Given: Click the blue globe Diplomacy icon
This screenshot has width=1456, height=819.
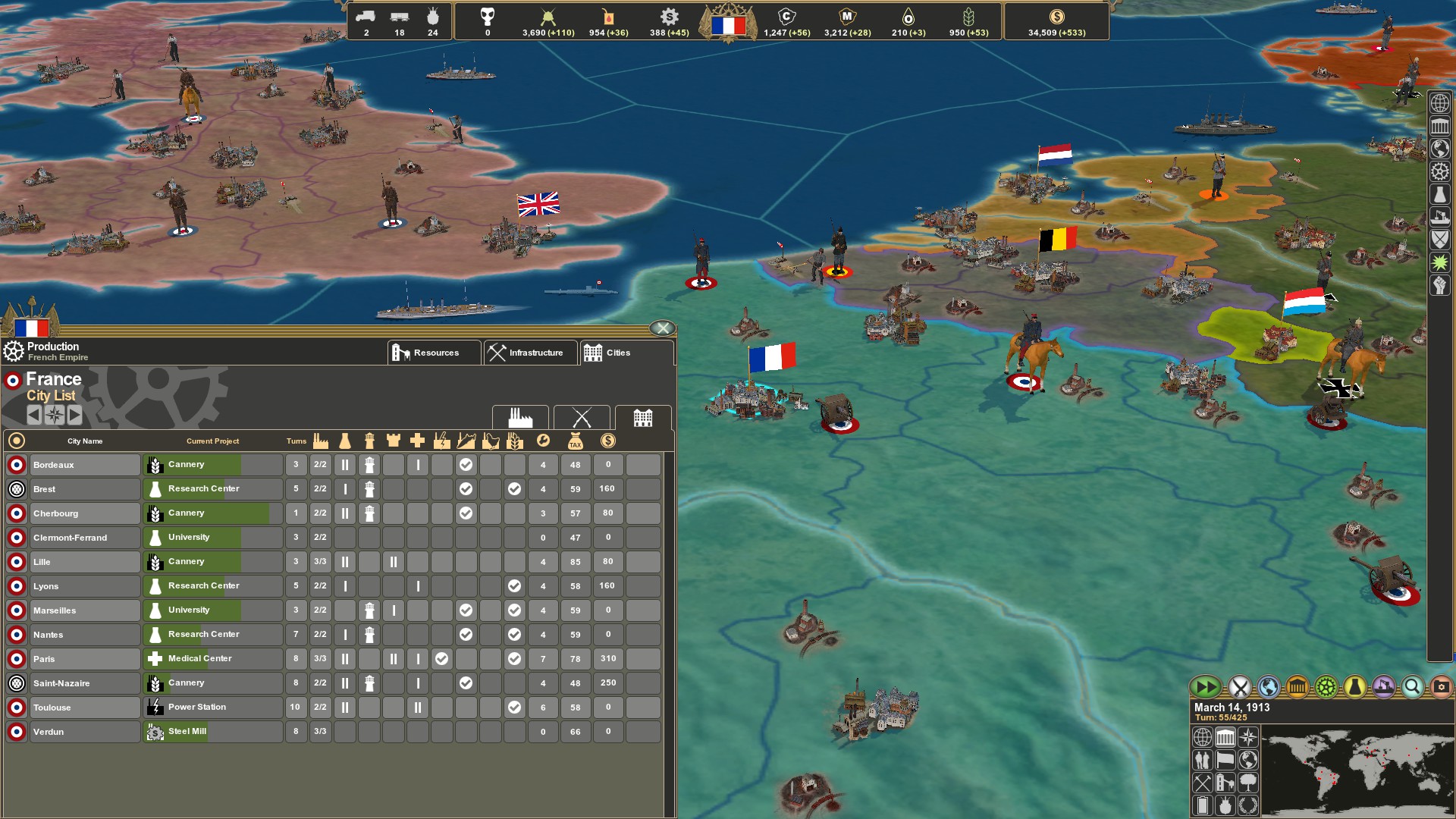Looking at the screenshot, I should pyautogui.click(x=1268, y=688).
